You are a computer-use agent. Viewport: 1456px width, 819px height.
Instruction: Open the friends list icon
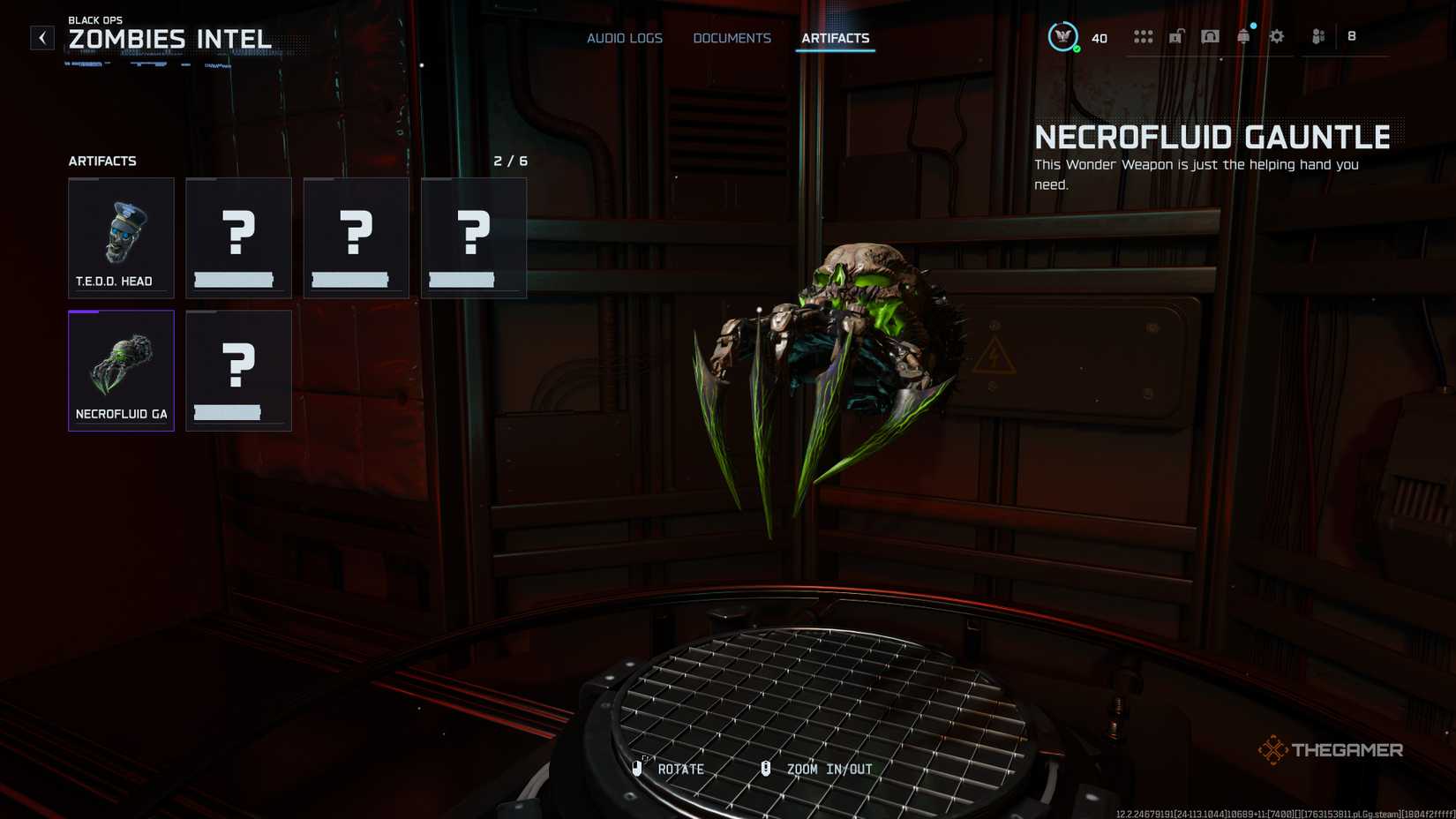coord(1318,37)
